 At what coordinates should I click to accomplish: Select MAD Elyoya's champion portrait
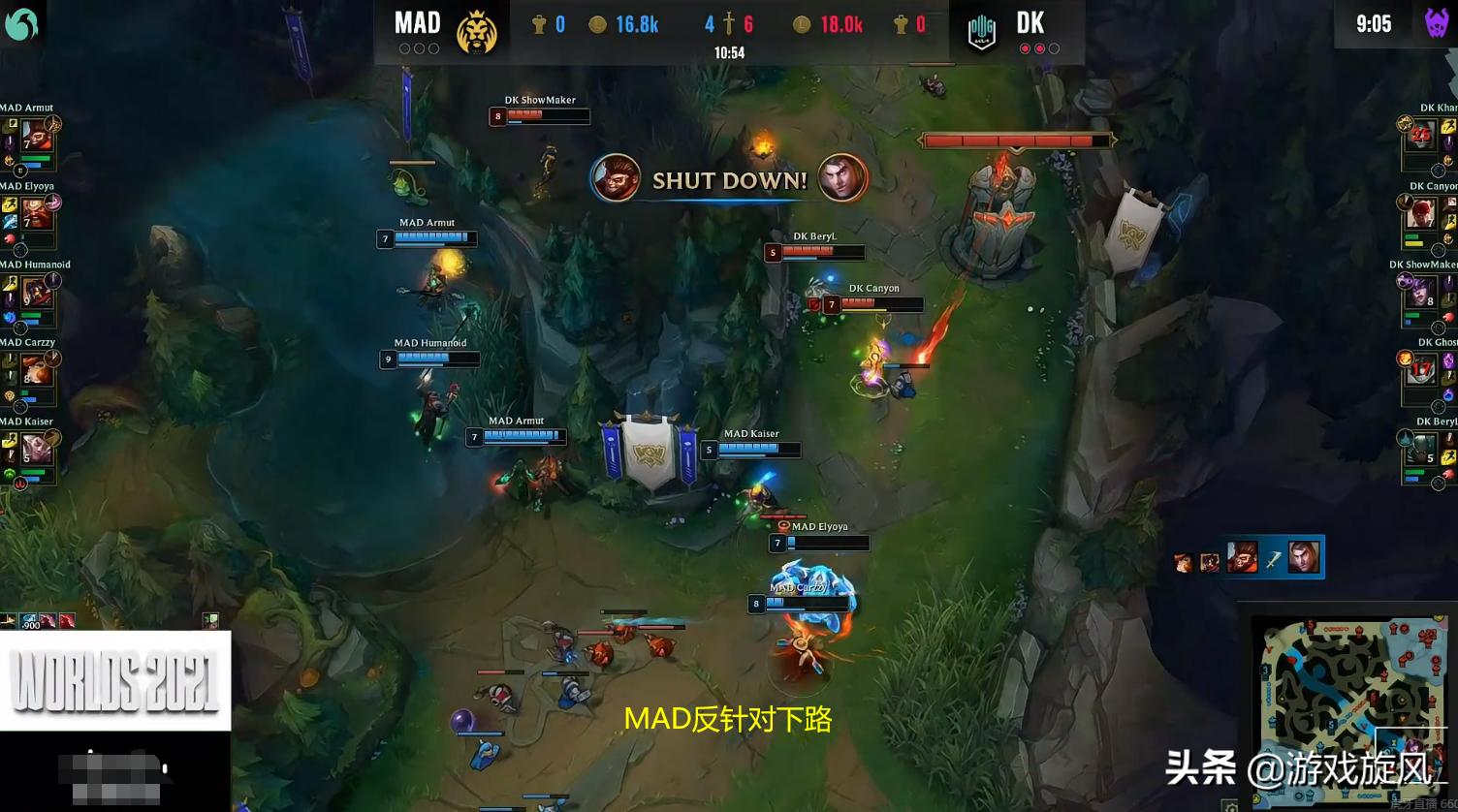point(37,213)
